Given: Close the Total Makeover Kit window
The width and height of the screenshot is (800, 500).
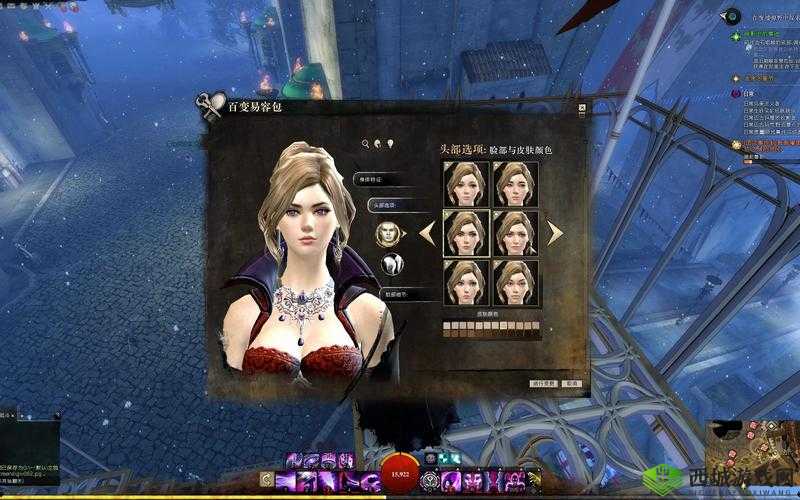Looking at the screenshot, I should [581, 107].
